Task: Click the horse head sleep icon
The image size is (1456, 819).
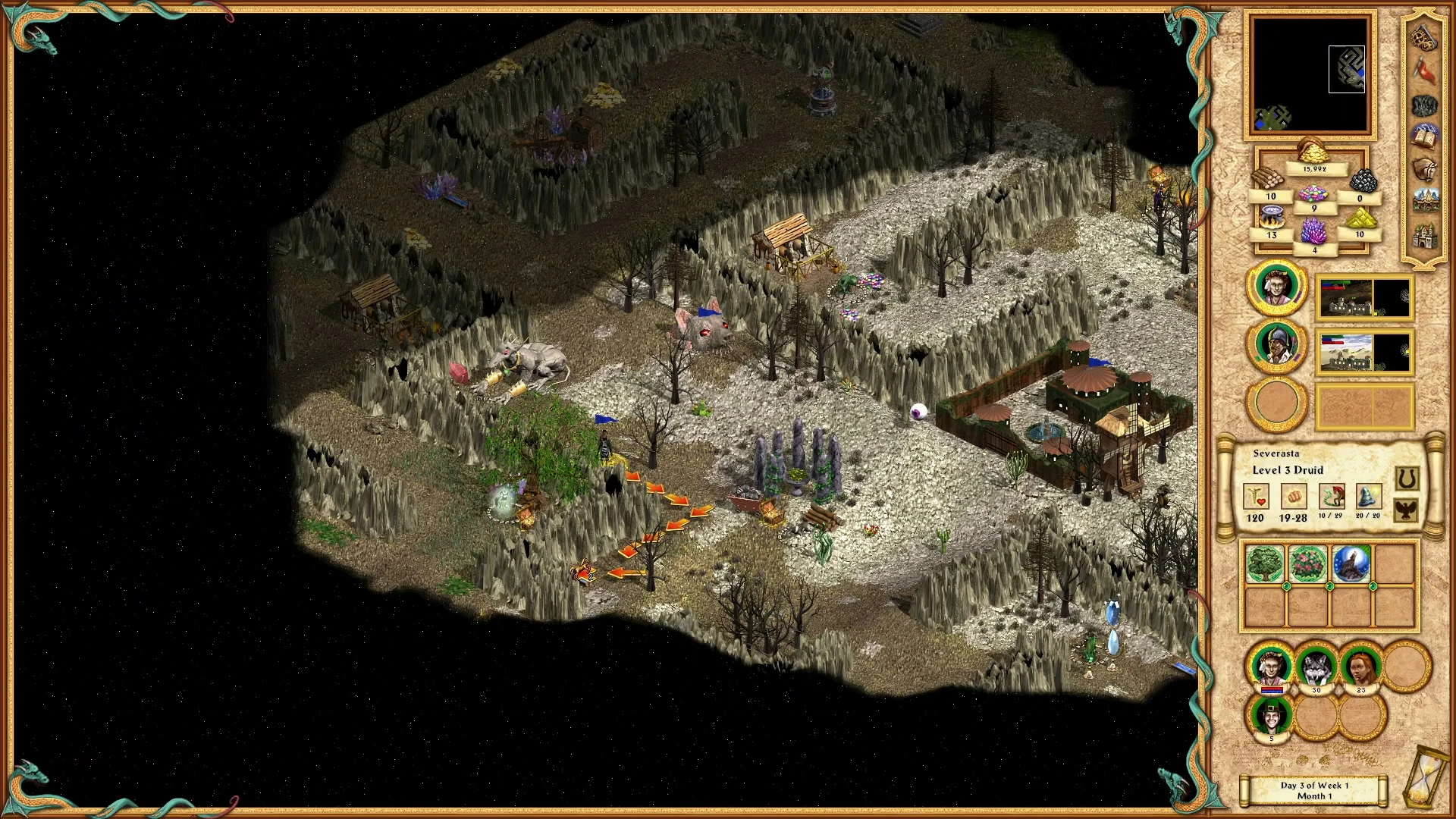Action: (1424, 169)
